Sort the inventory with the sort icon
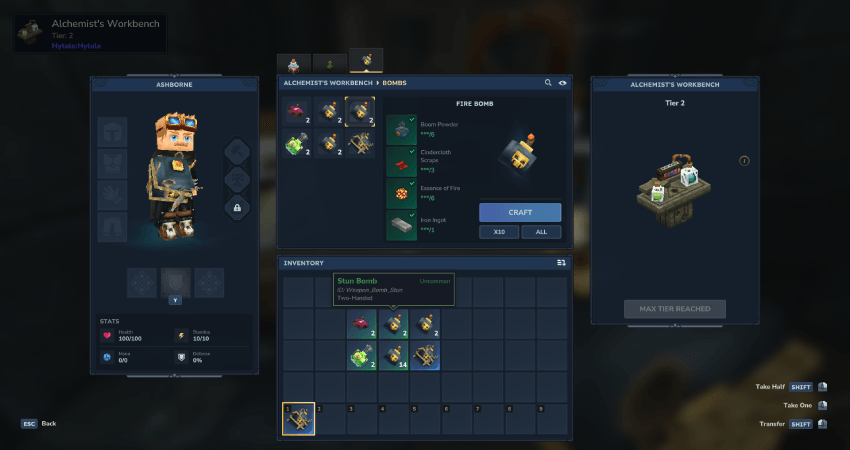 coord(561,263)
